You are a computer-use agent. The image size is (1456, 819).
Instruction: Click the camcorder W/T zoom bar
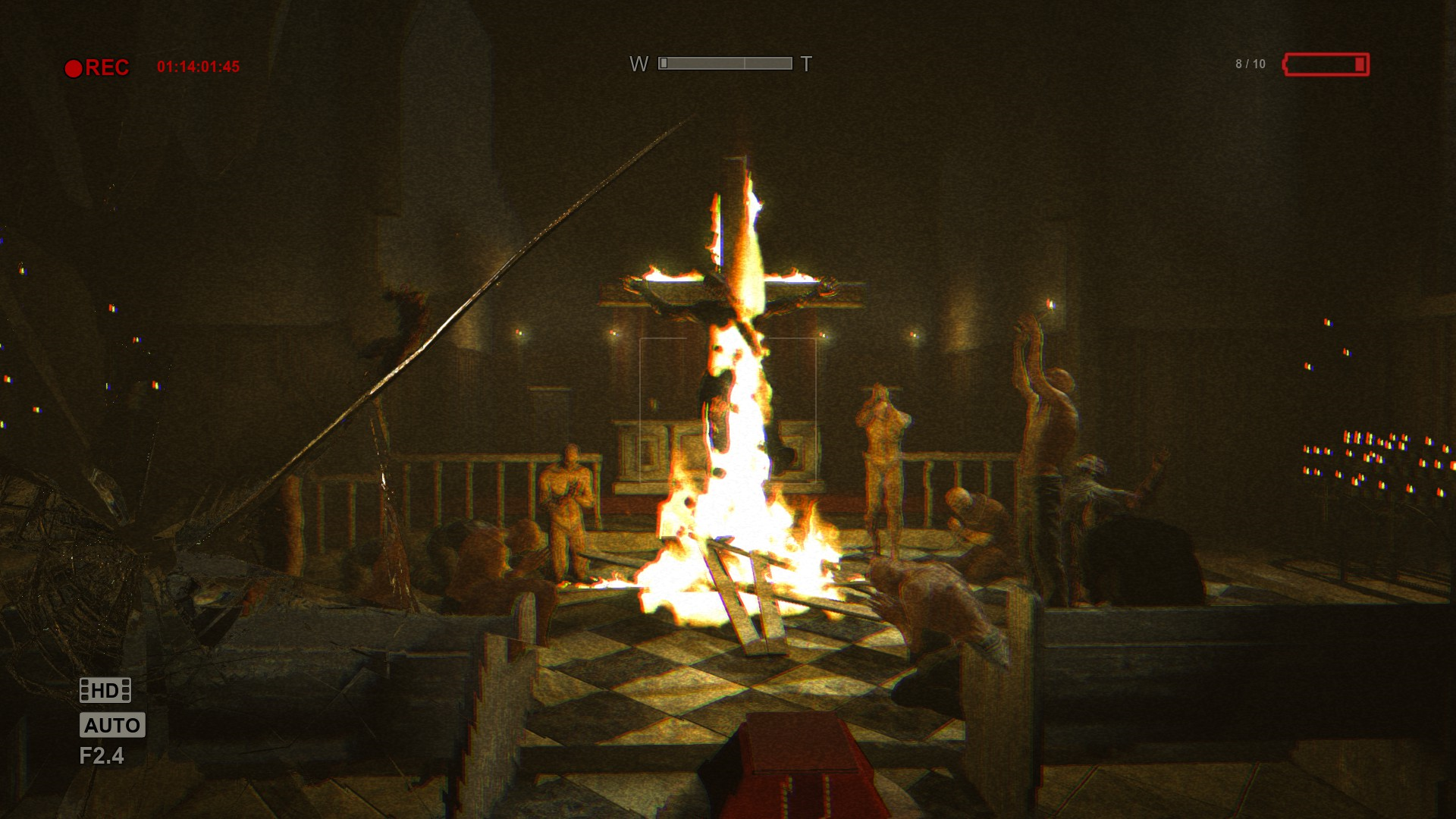coord(725,64)
